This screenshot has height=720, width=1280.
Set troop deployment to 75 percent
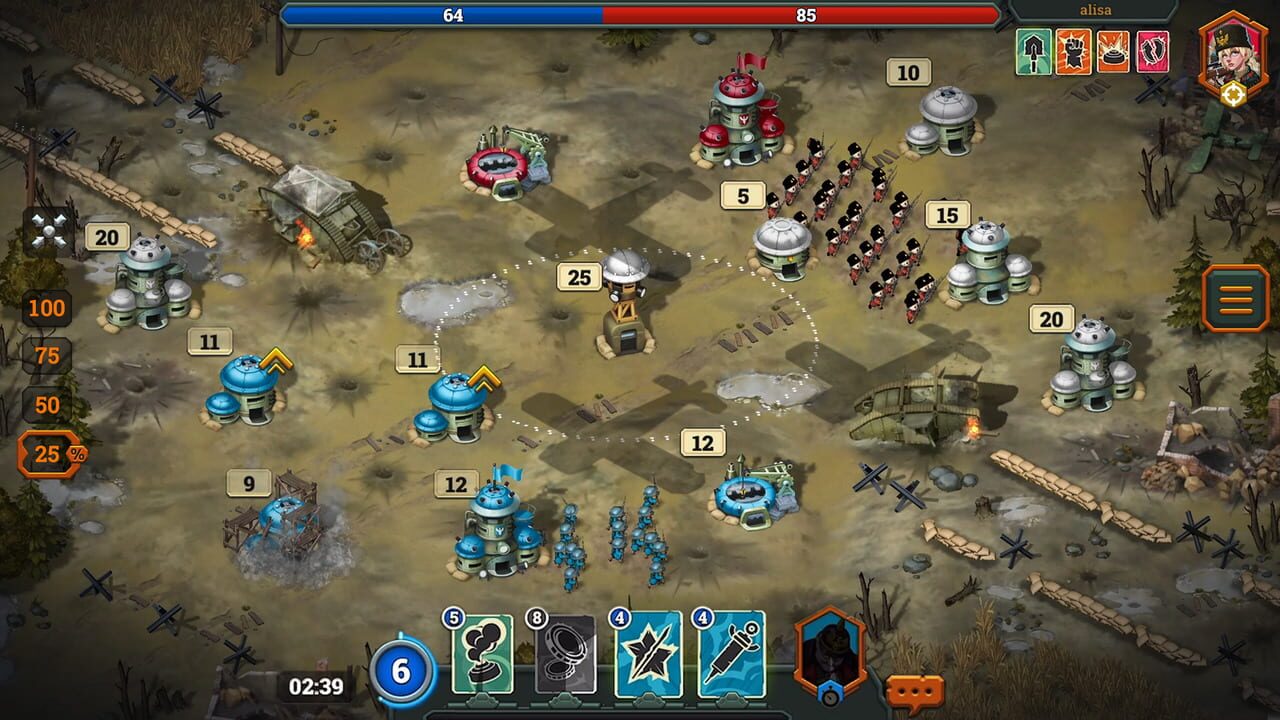click(48, 354)
